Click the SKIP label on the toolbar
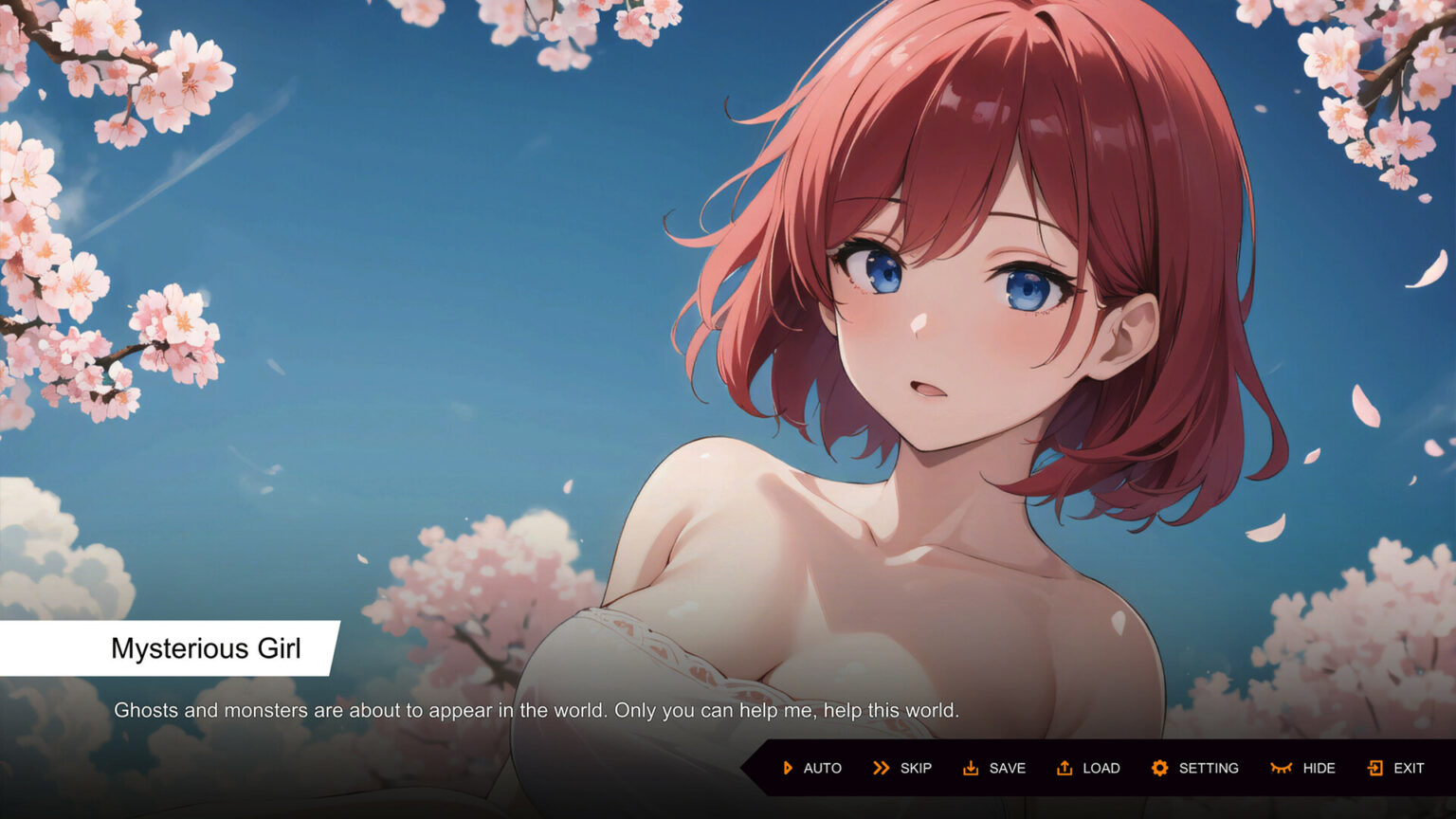 pyautogui.click(x=915, y=768)
